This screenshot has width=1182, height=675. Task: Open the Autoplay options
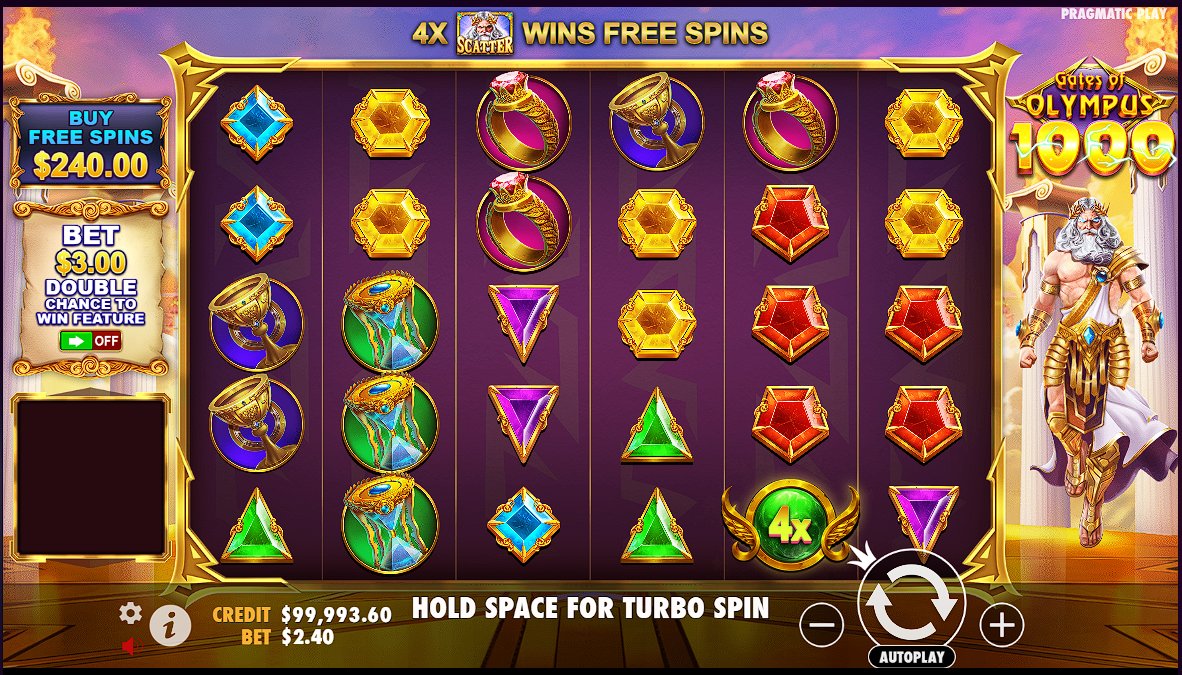click(x=910, y=657)
